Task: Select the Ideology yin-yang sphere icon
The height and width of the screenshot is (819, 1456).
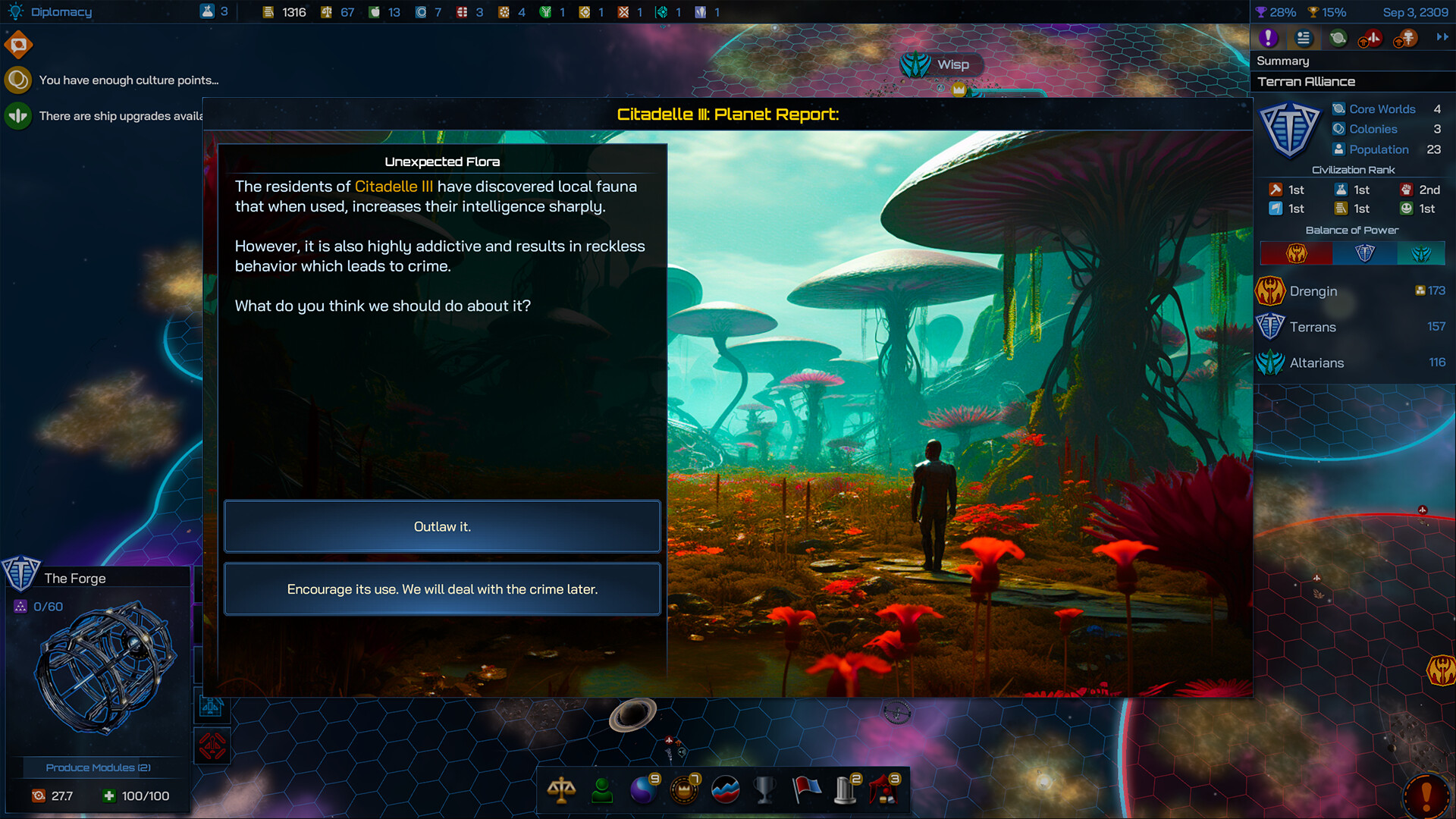Action: [643, 790]
